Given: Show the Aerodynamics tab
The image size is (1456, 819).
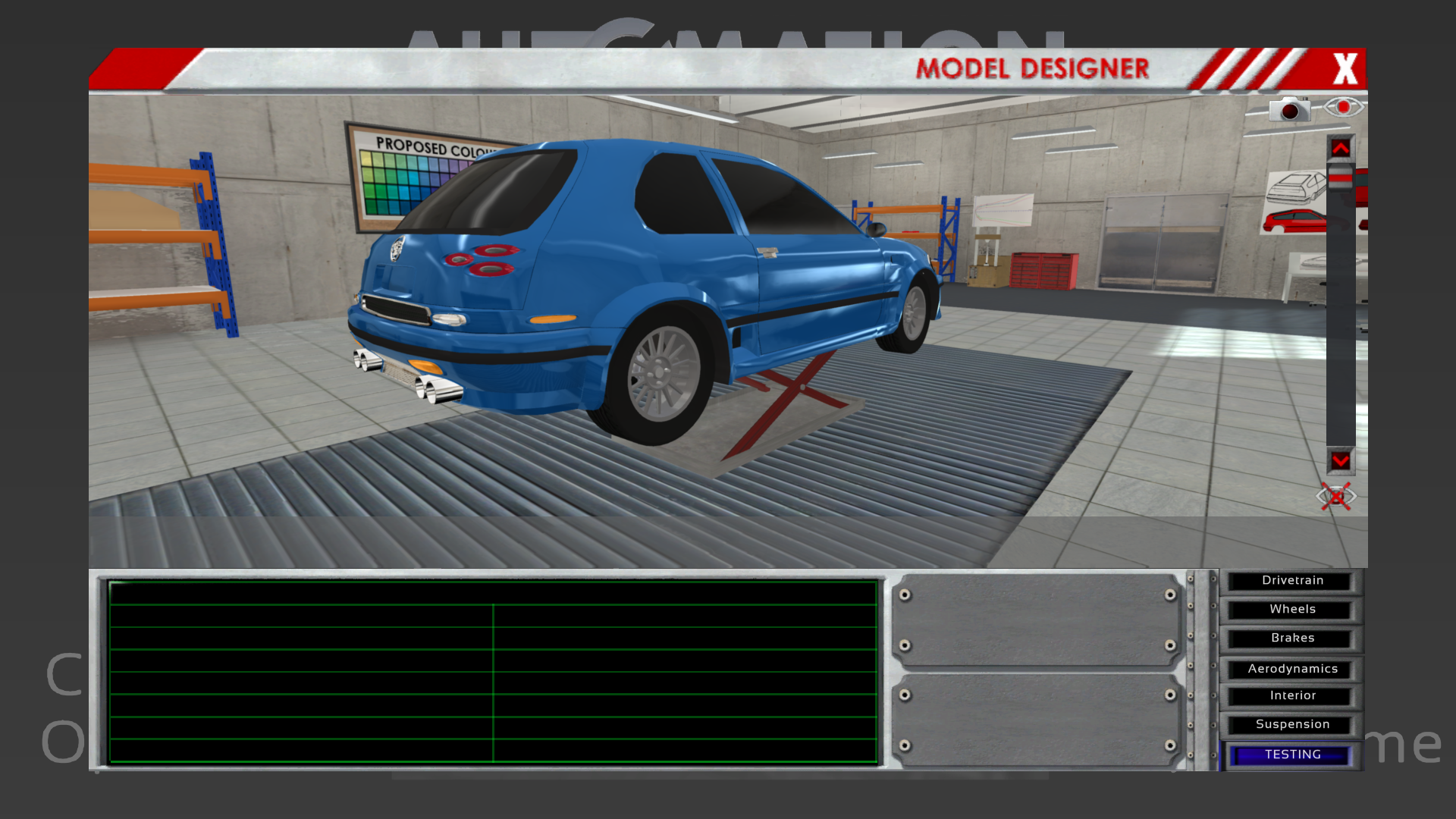Looking at the screenshot, I should [x=1291, y=669].
